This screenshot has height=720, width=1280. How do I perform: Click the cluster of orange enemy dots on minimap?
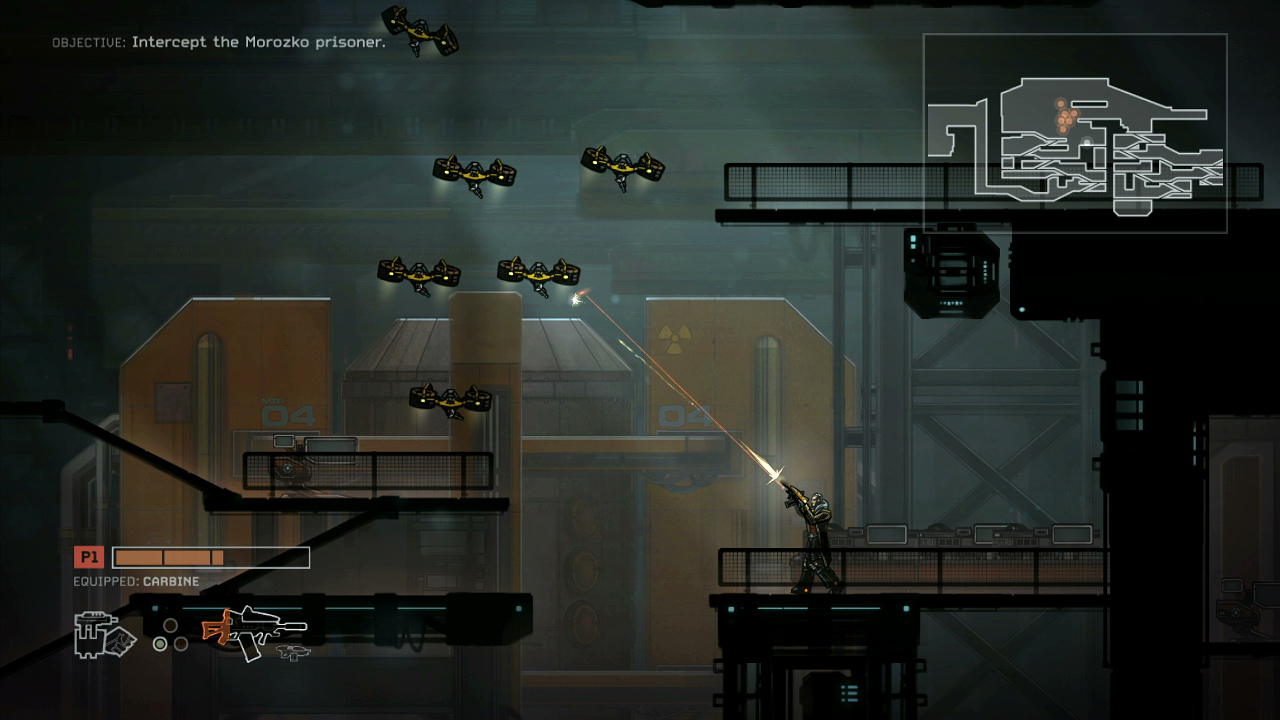(1065, 117)
